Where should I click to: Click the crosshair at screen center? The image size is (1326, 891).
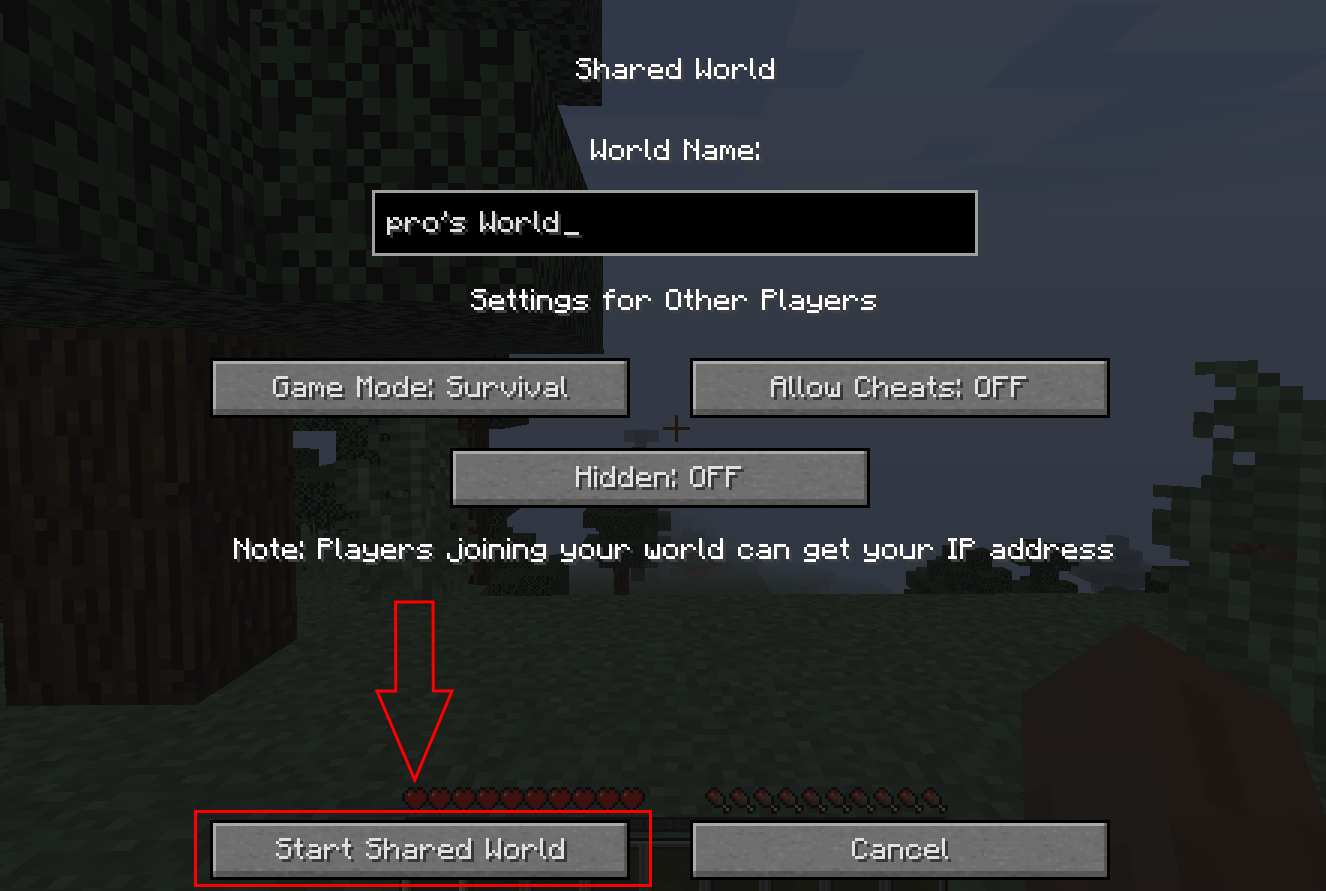(676, 429)
